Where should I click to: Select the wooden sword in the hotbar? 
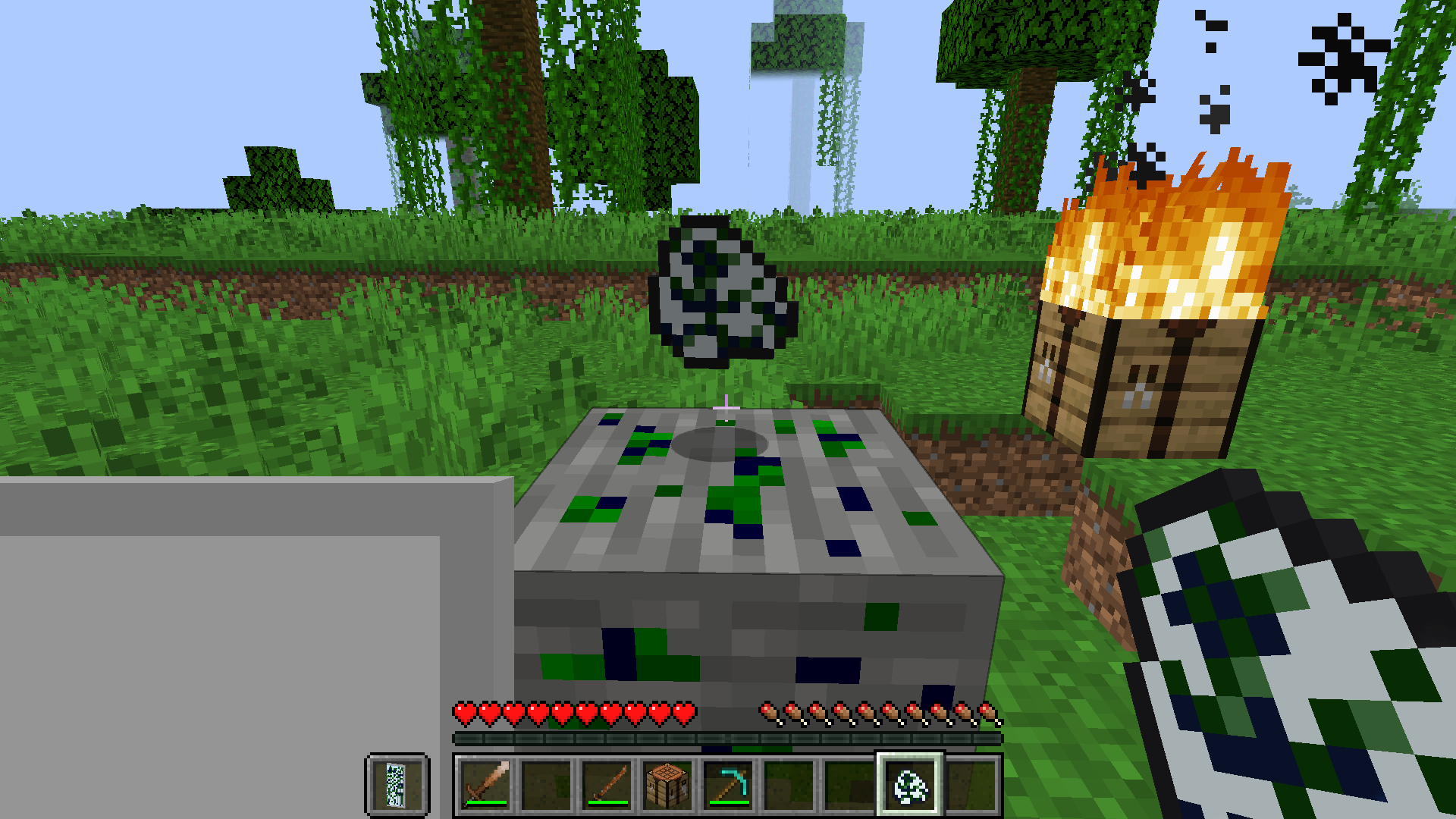point(485,786)
